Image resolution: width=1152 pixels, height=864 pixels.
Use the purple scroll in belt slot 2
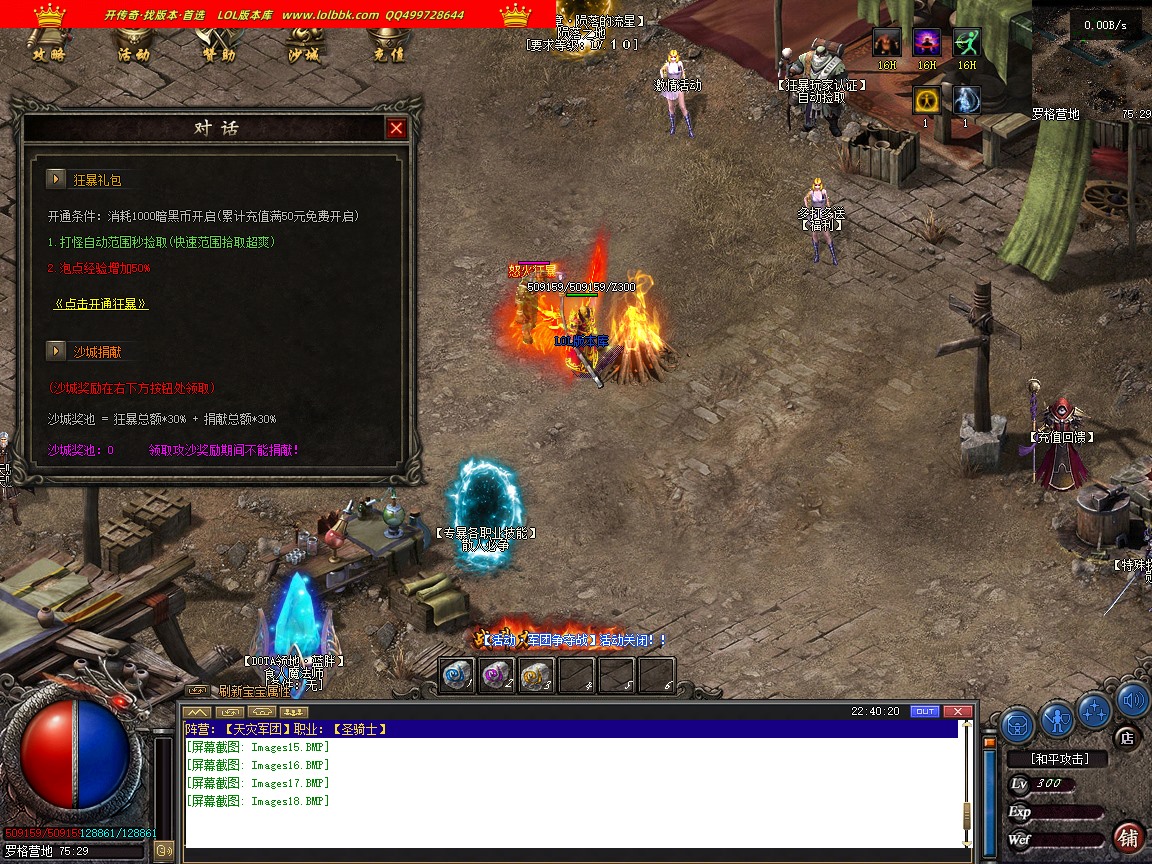coord(497,676)
